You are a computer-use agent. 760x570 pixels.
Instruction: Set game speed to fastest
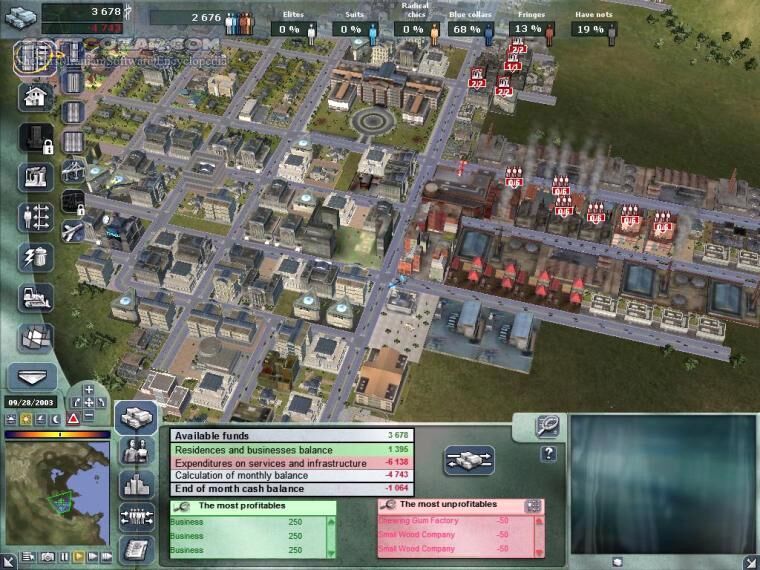point(105,555)
